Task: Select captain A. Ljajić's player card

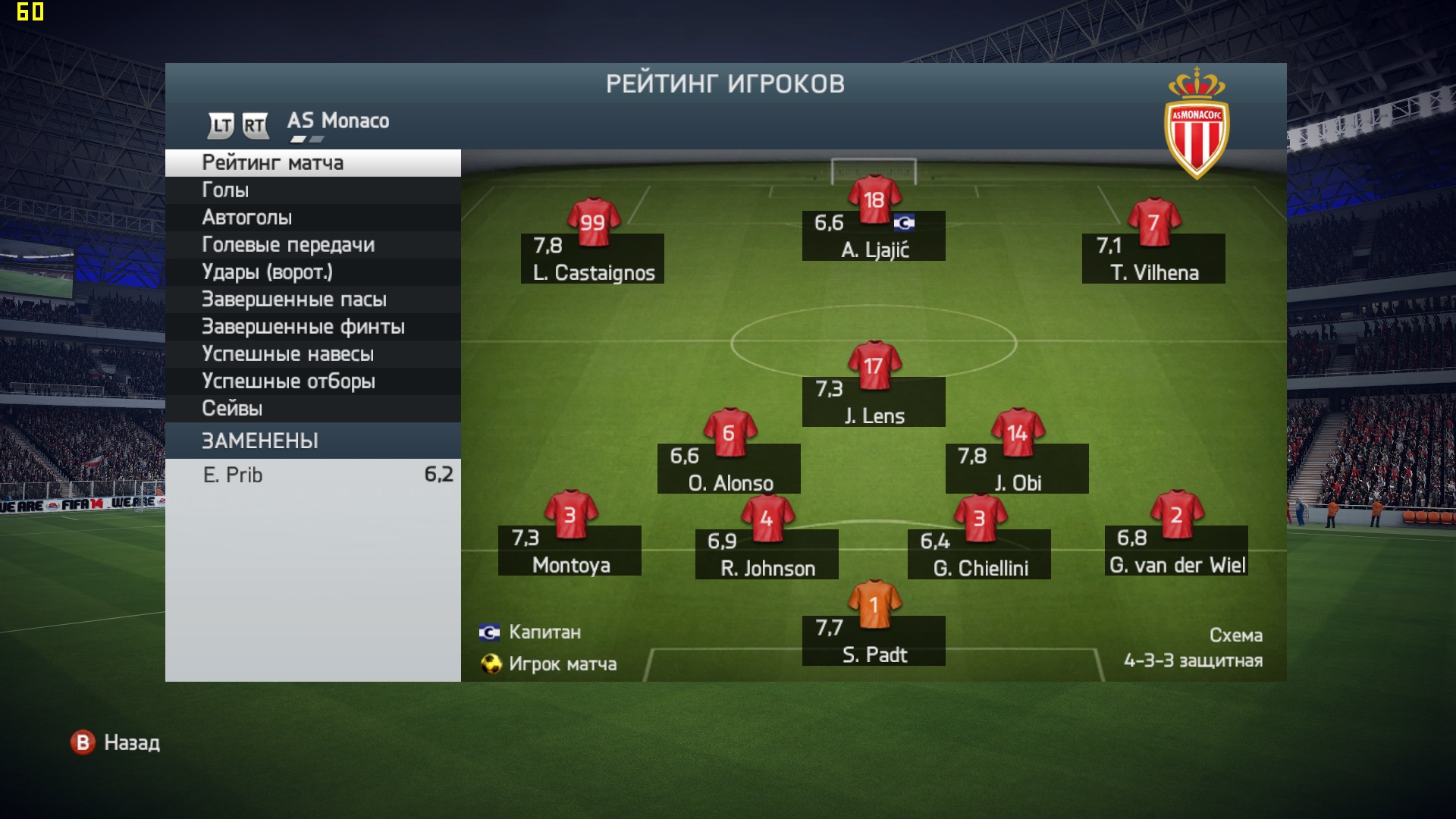Action: pyautogui.click(x=874, y=235)
